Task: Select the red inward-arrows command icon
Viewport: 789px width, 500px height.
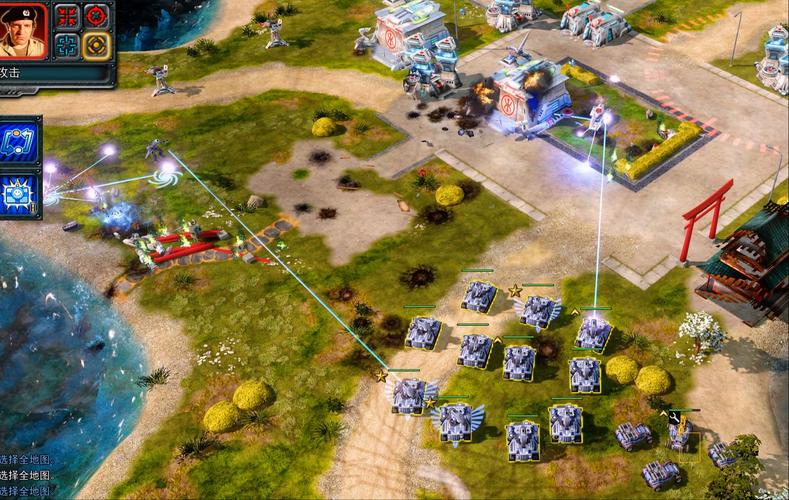Action: 67,16
